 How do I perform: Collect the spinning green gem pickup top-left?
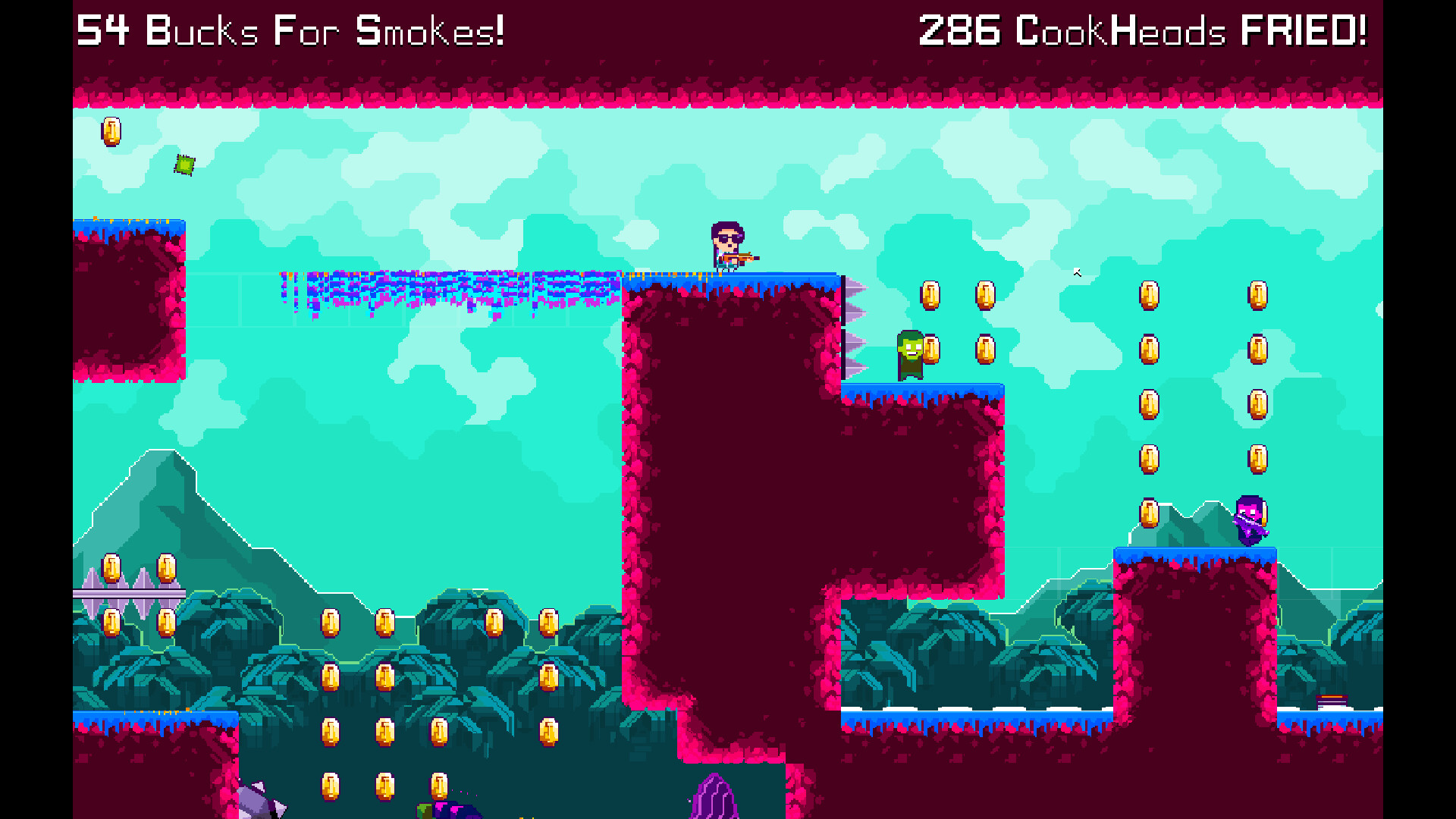click(183, 164)
